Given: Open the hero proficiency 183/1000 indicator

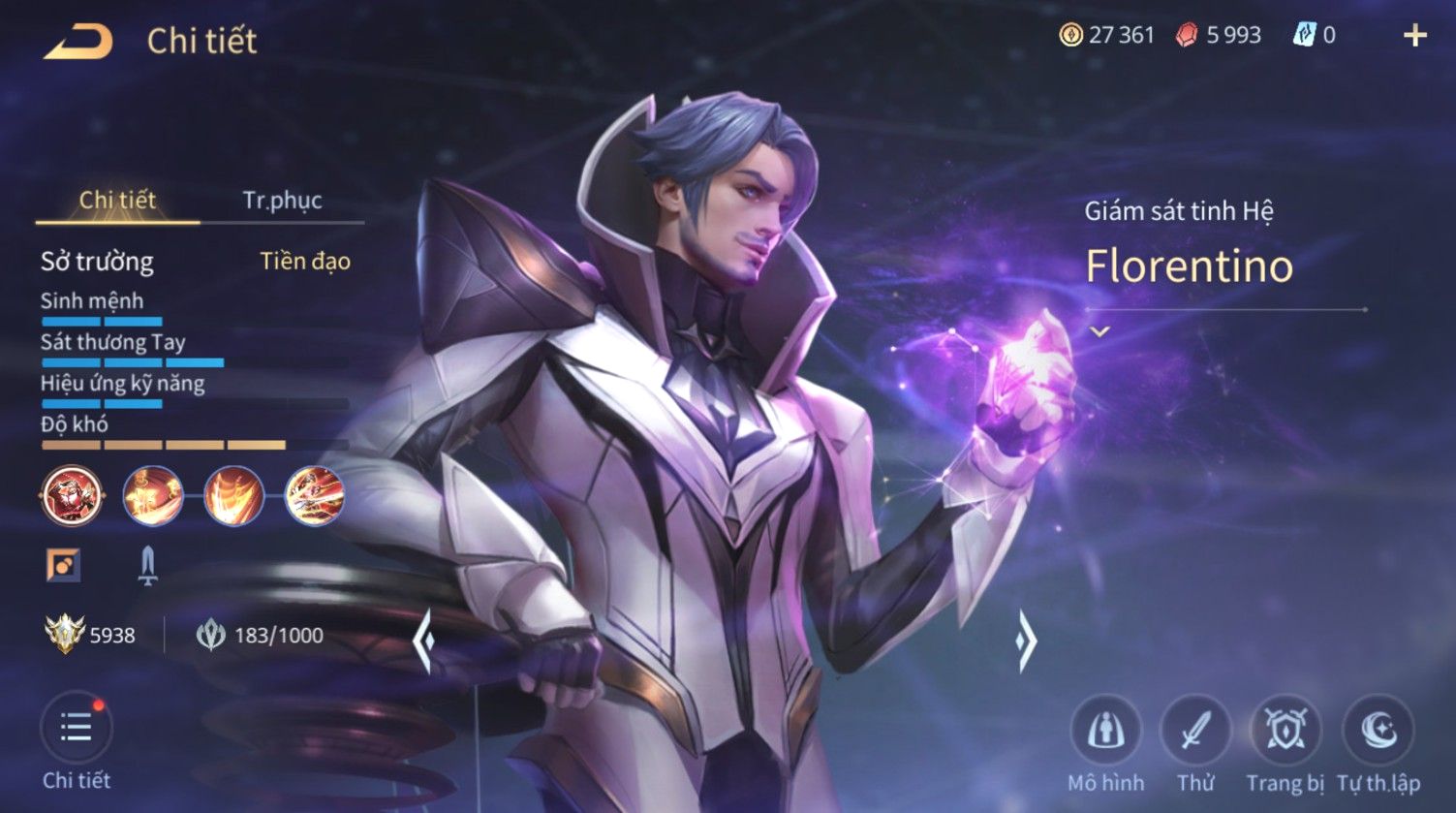Looking at the screenshot, I should [260, 636].
